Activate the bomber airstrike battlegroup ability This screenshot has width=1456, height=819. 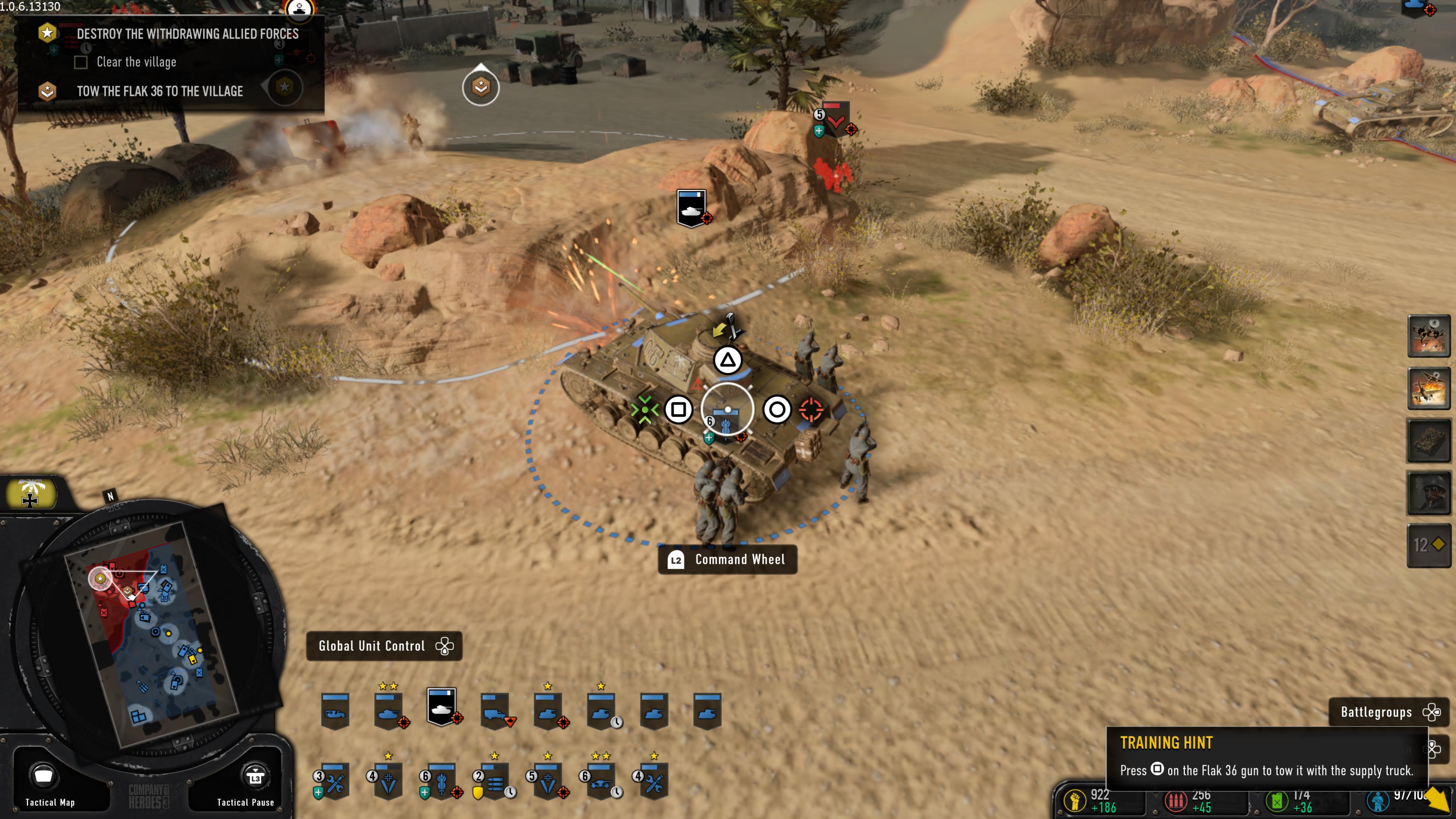(1428, 388)
